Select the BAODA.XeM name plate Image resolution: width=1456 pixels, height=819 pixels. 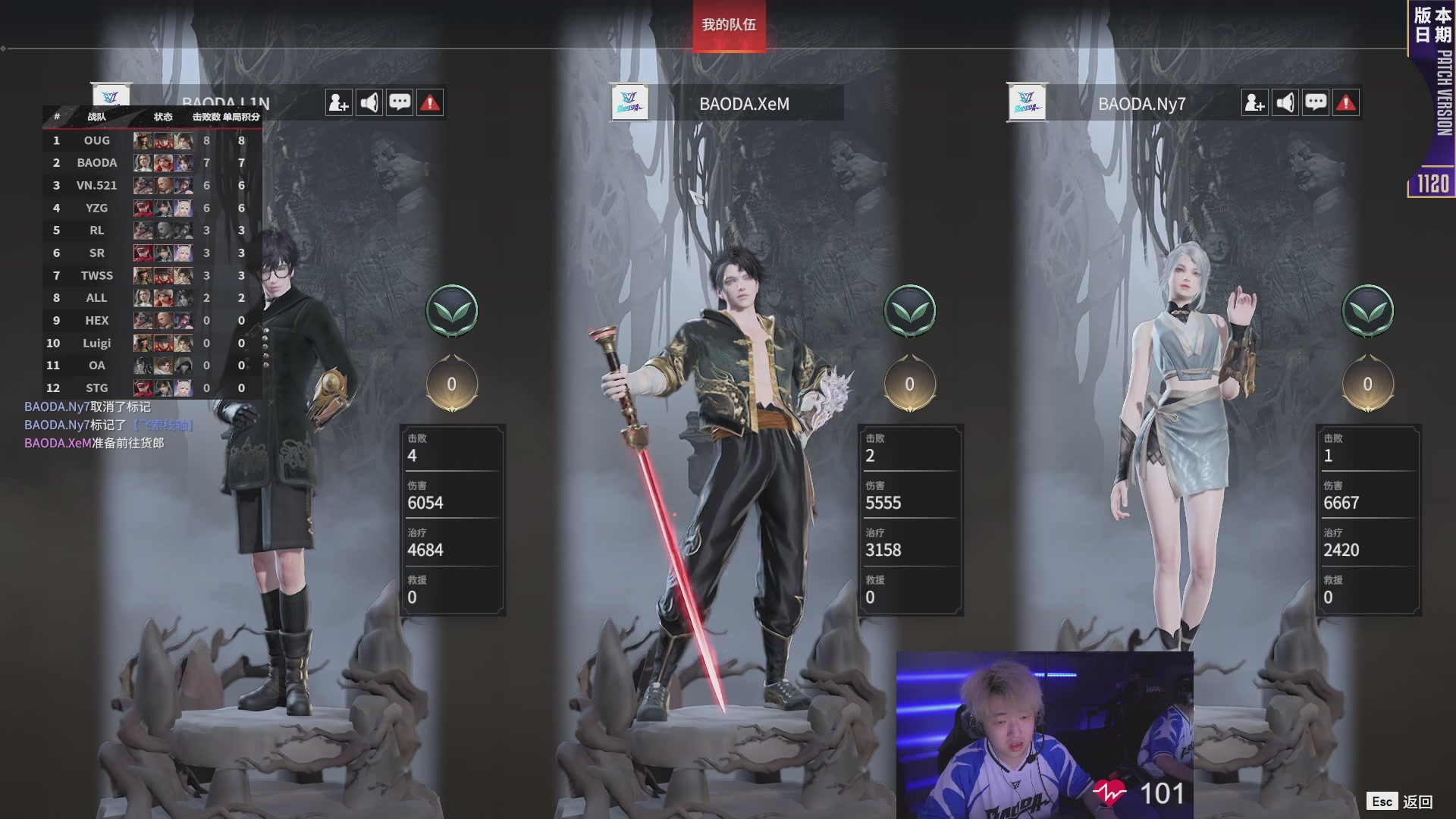pyautogui.click(x=744, y=104)
